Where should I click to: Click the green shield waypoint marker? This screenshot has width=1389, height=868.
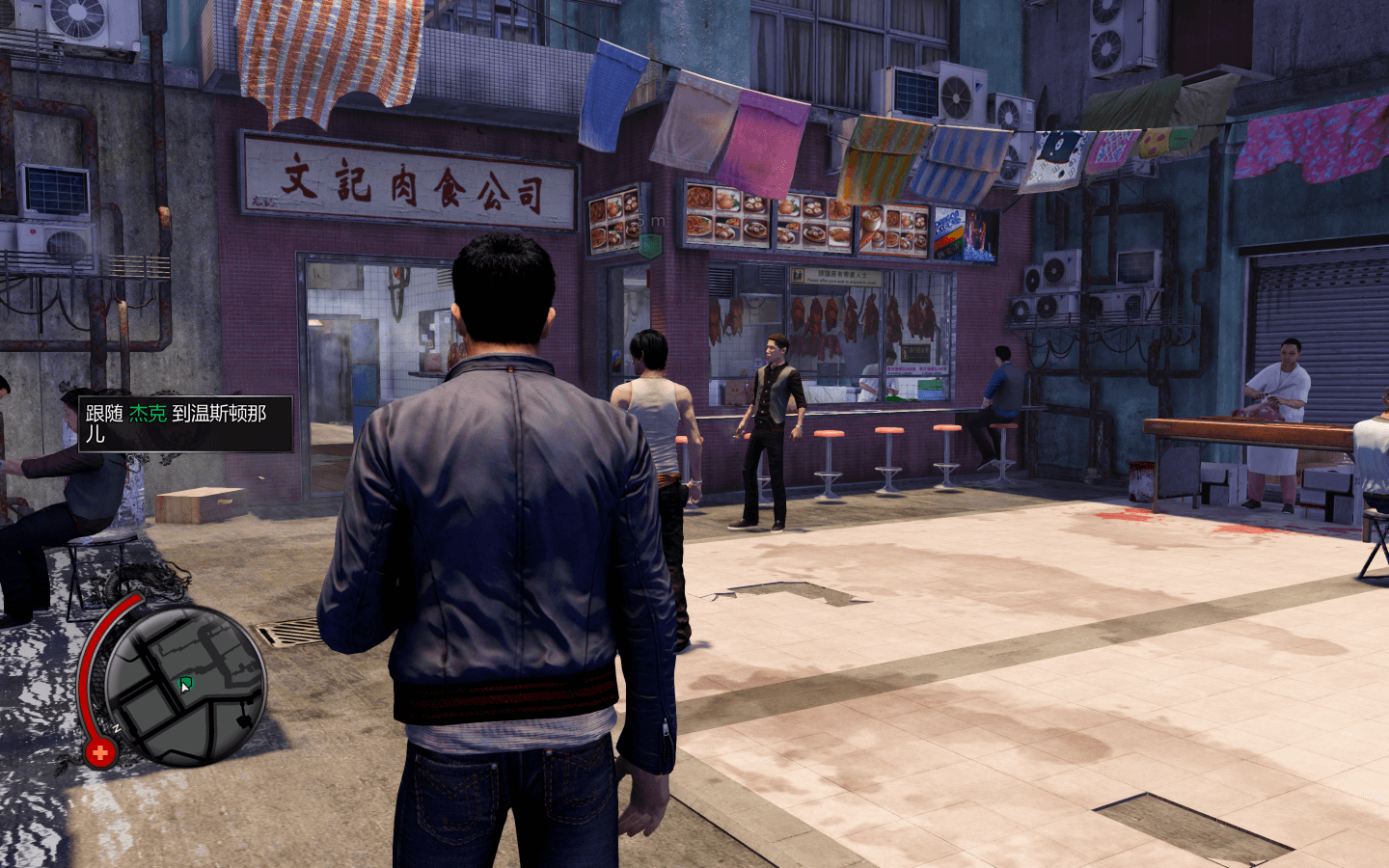(651, 246)
